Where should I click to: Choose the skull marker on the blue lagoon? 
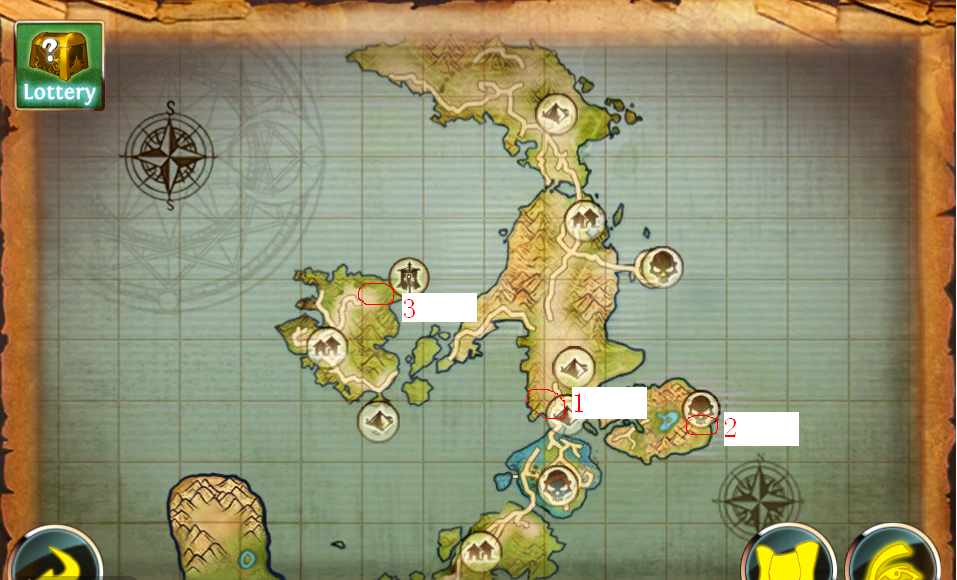coord(556,485)
